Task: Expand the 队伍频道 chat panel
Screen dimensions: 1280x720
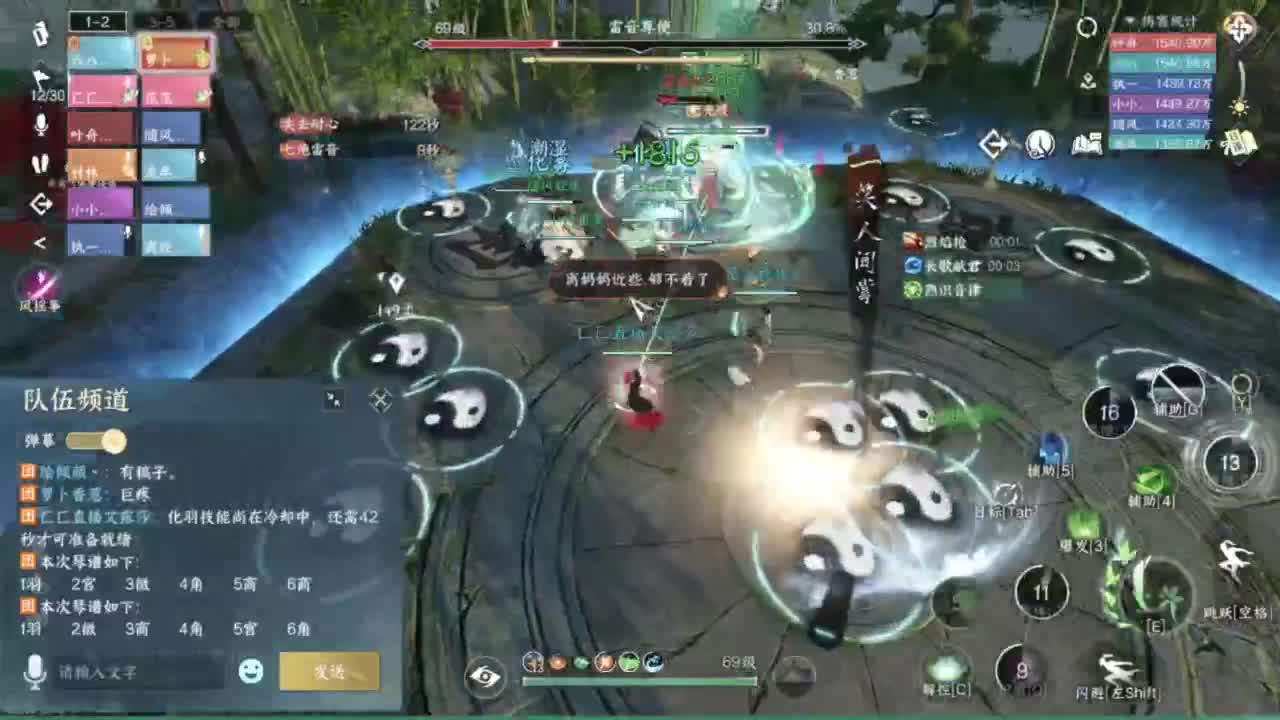Action: pyautogui.click(x=334, y=398)
